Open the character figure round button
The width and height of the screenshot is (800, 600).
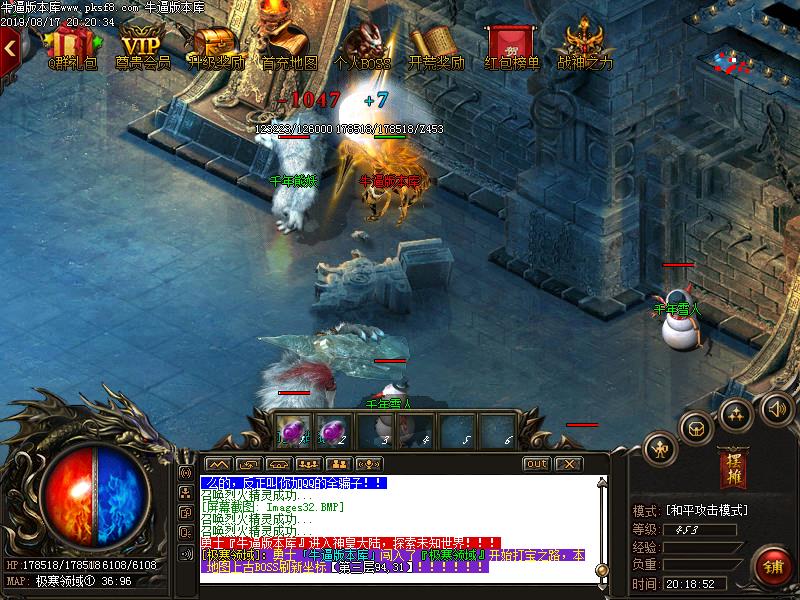pos(660,448)
